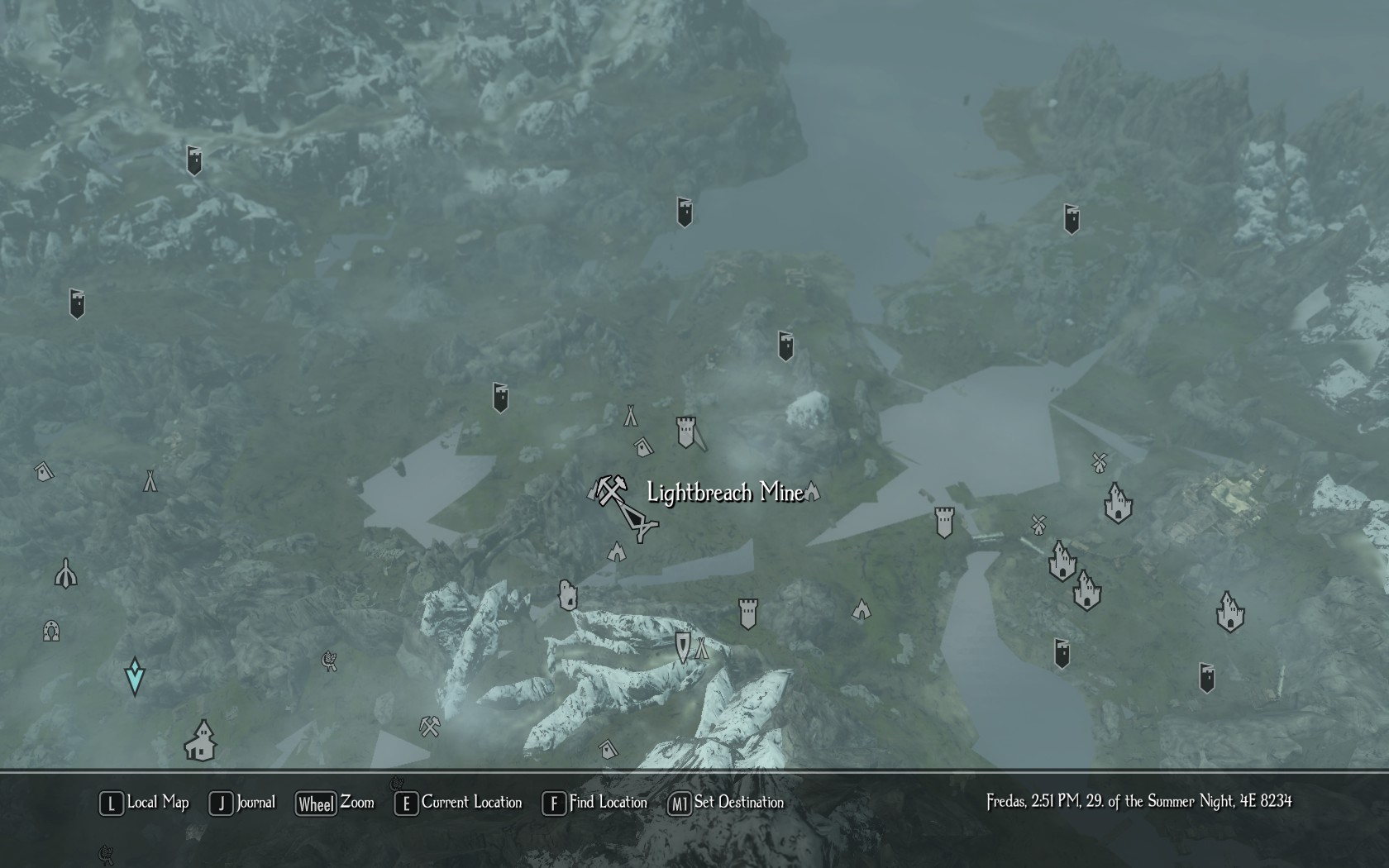Viewport: 1389px width, 868px height.
Task: Choose the Find Location option
Action: click(594, 803)
